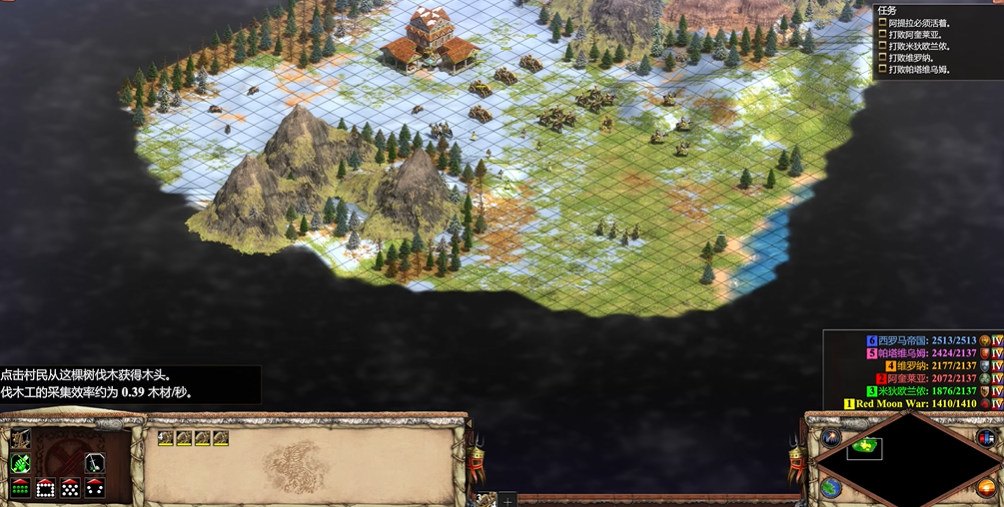
Task: Select the sword-in-ground command icon
Action: (x=95, y=463)
